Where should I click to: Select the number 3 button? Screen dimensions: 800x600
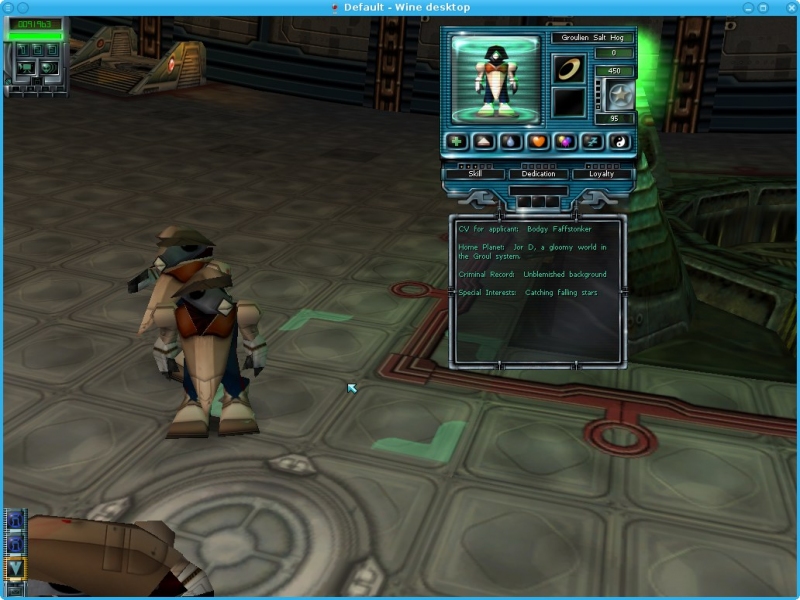click(50, 50)
